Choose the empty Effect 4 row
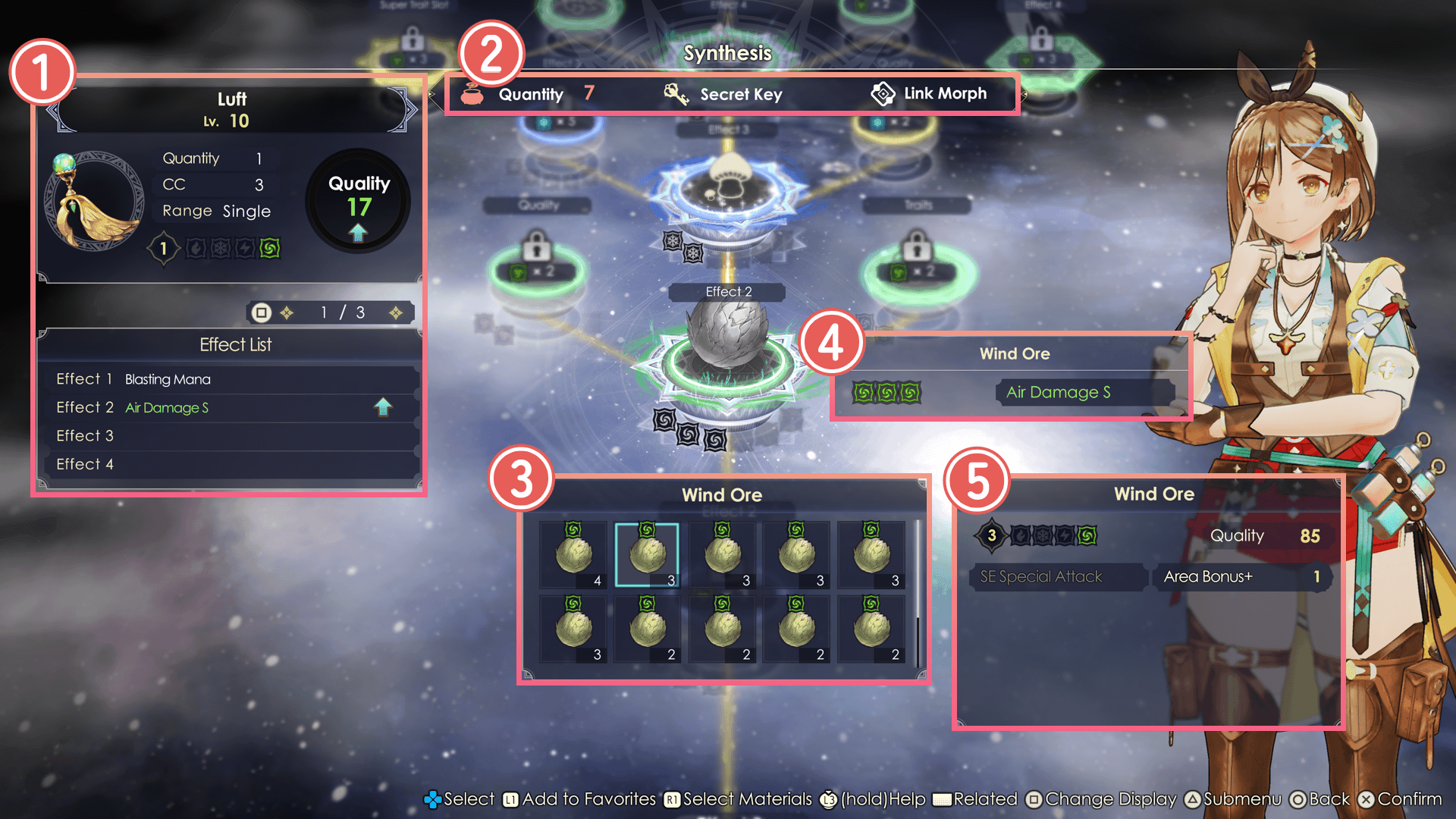The width and height of the screenshot is (1456, 819). pos(227,464)
